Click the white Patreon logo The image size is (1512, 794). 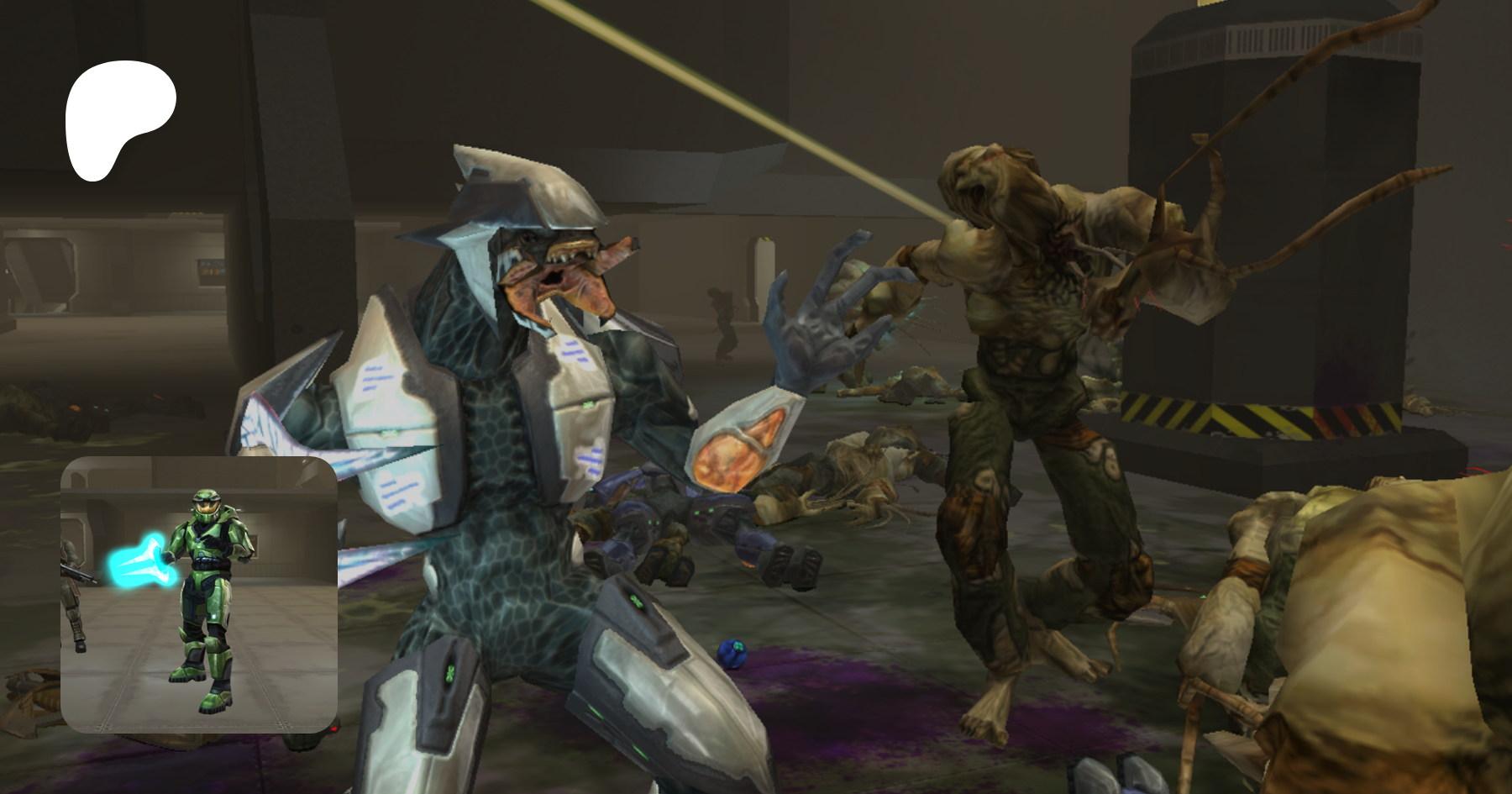(x=118, y=118)
